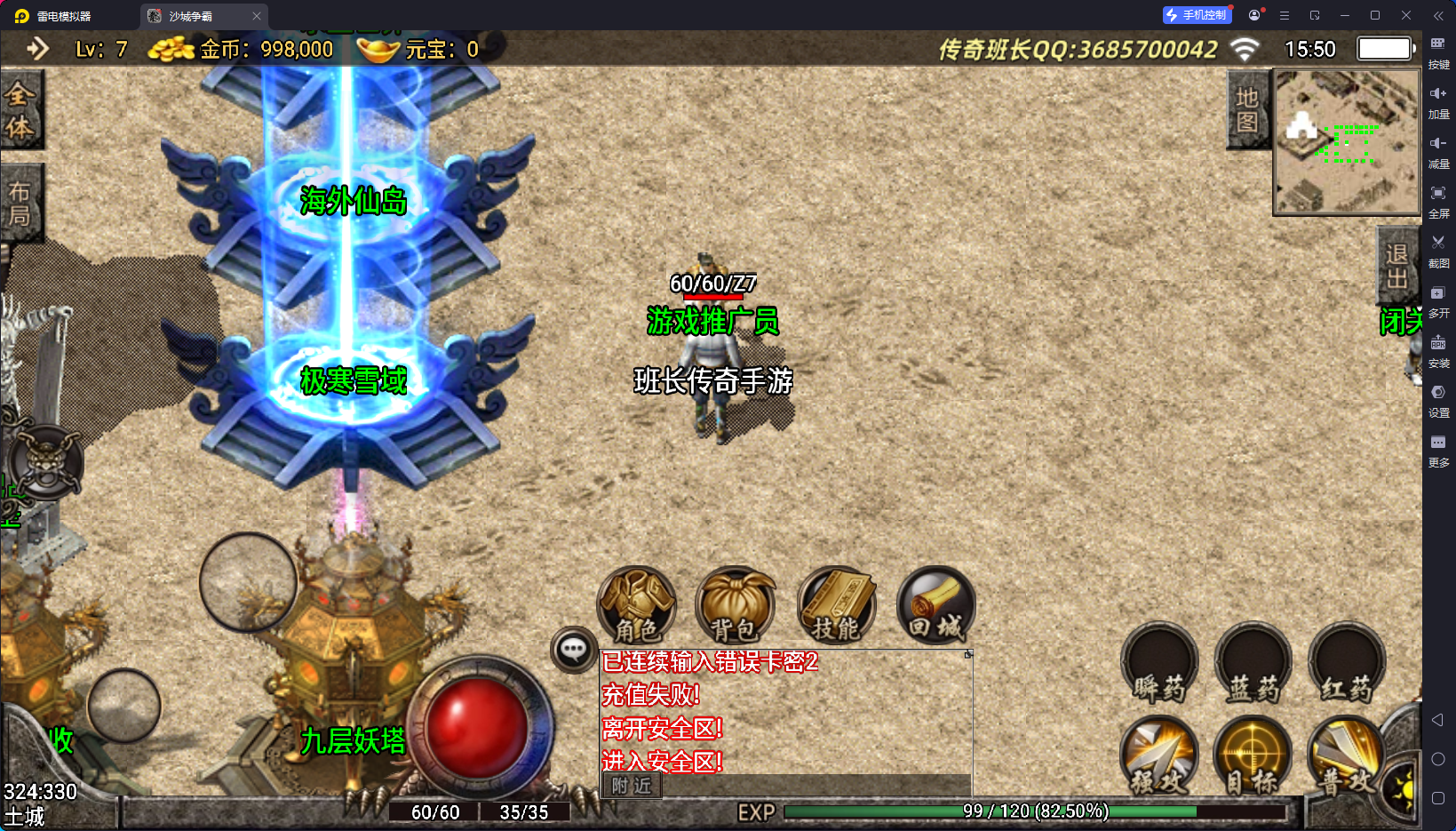Viewport: 1456px width, 831px height.
Task: Open the 布局 layout button
Action: point(20,204)
